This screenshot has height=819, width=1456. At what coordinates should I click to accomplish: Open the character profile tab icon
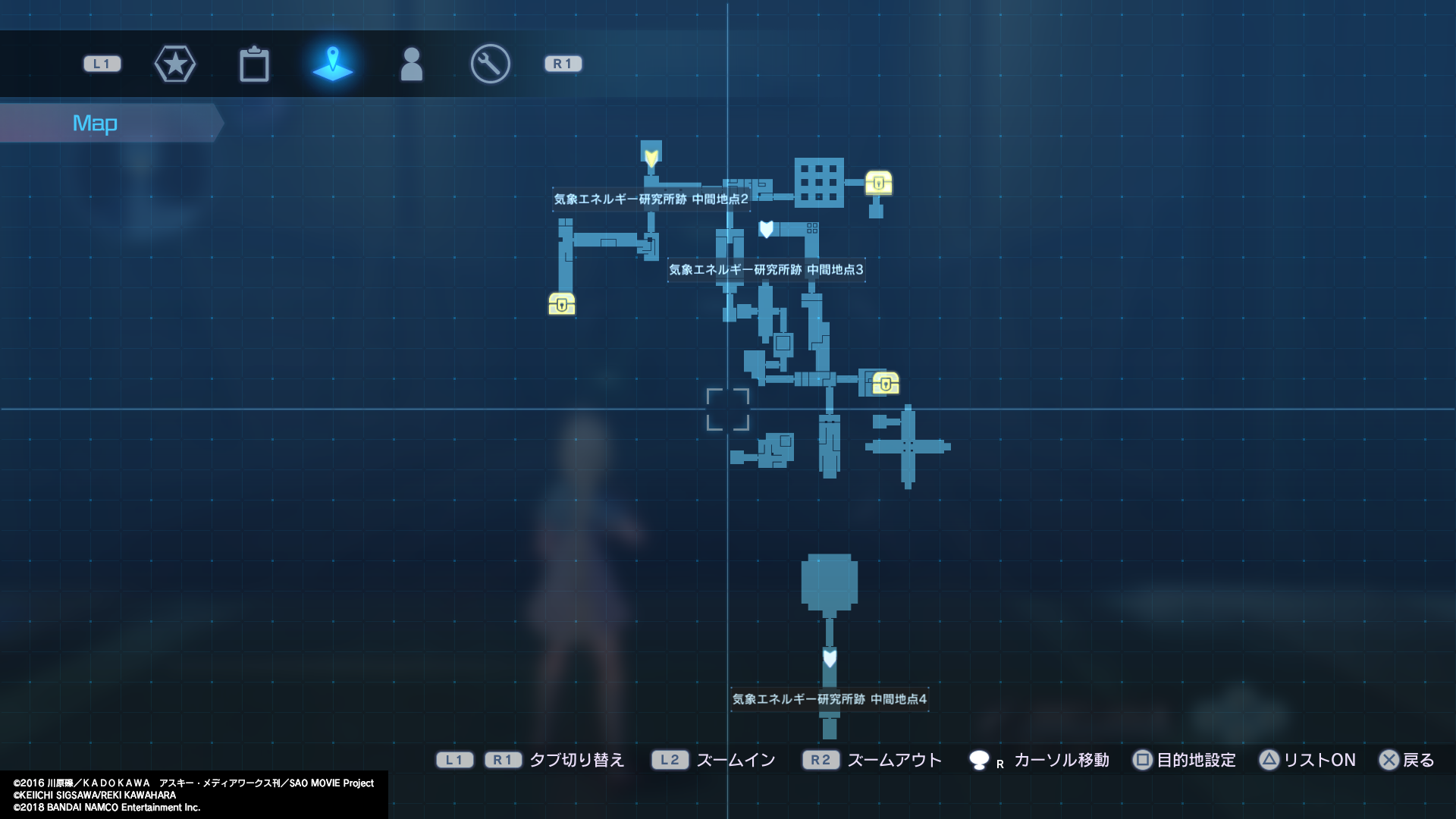click(412, 64)
